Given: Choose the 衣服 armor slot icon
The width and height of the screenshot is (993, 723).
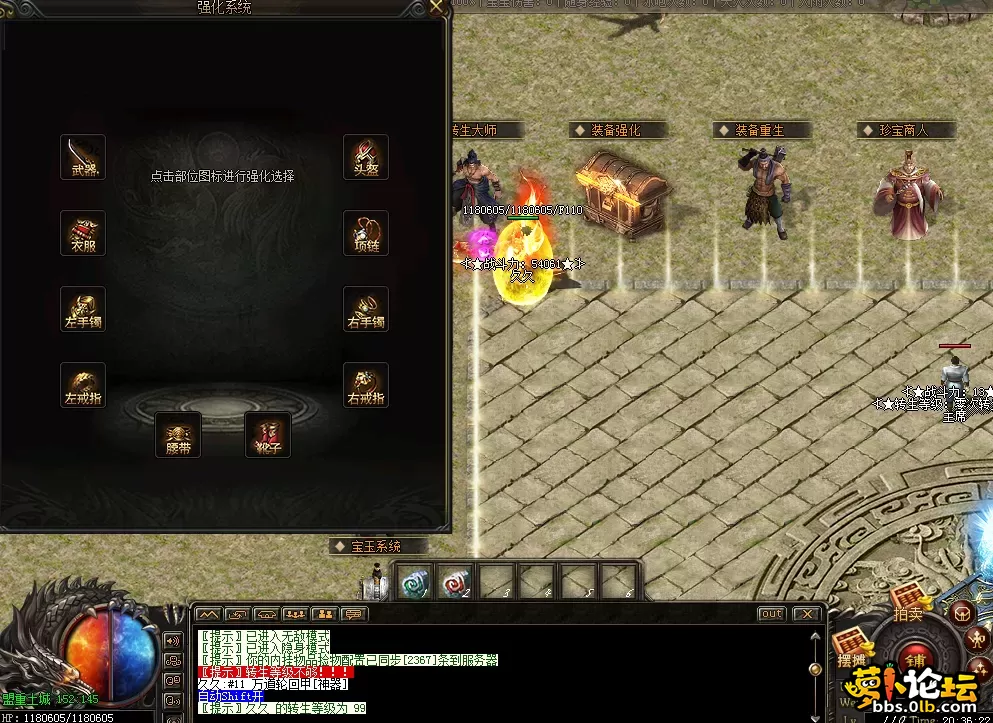Looking at the screenshot, I should (83, 233).
